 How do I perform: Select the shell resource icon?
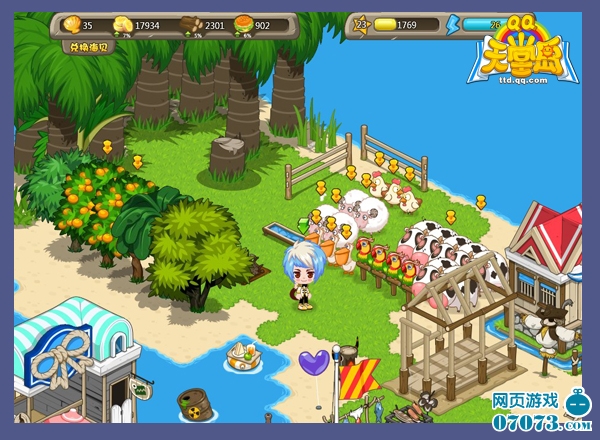pyautogui.click(x=71, y=24)
